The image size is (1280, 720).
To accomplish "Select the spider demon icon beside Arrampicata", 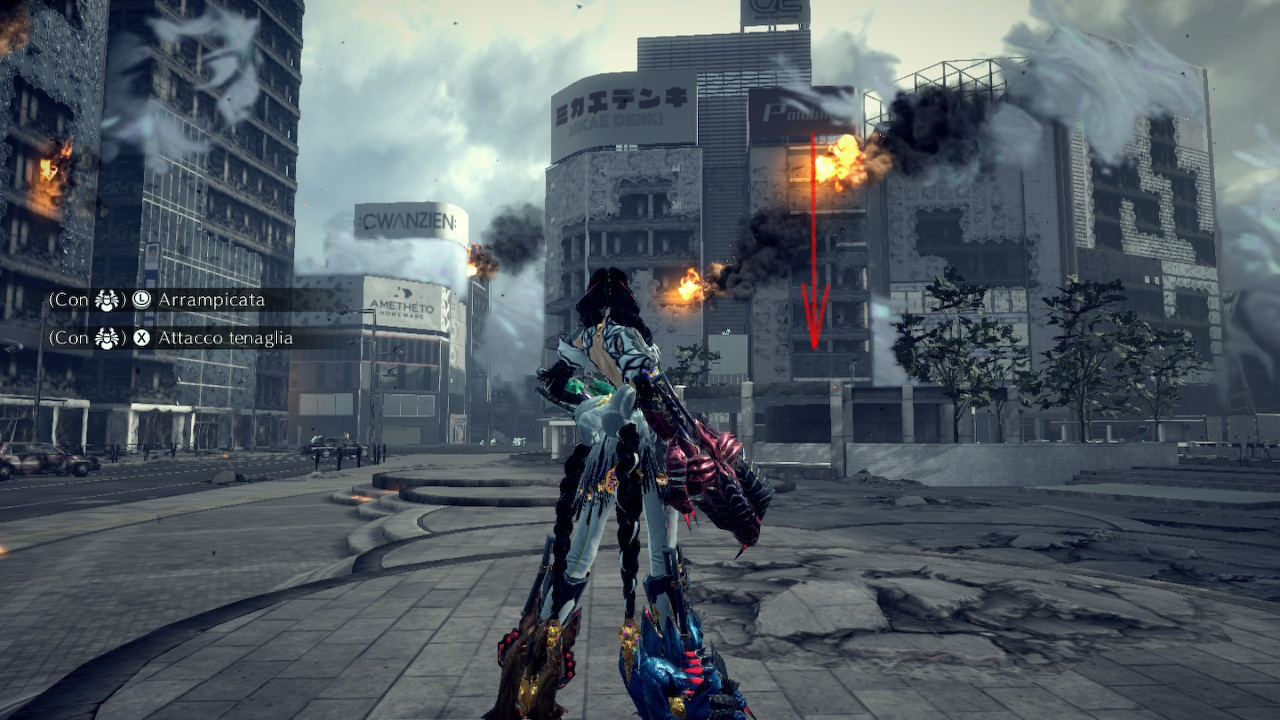I will [107, 301].
